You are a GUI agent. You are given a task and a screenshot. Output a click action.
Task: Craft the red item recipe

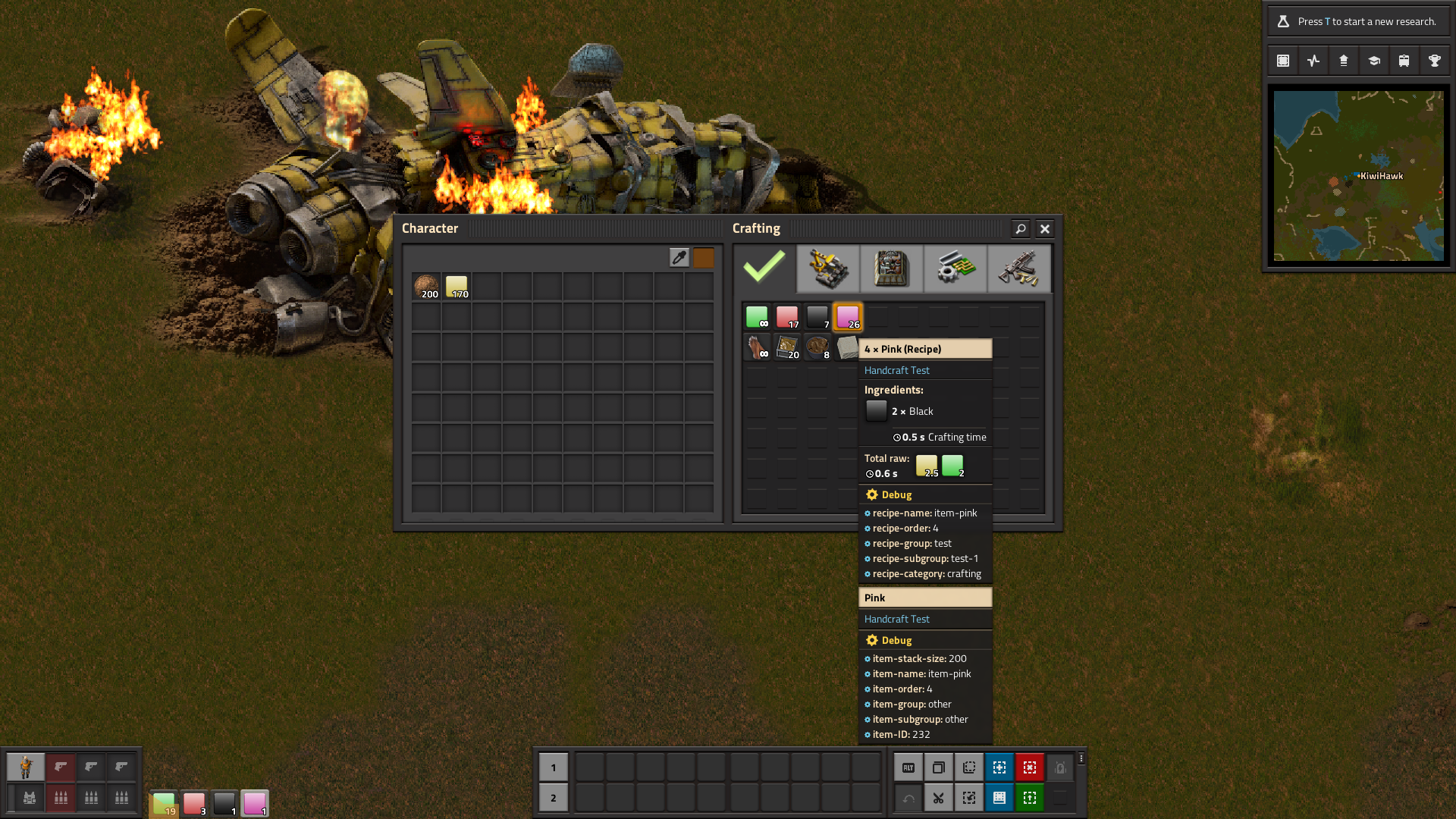(787, 316)
